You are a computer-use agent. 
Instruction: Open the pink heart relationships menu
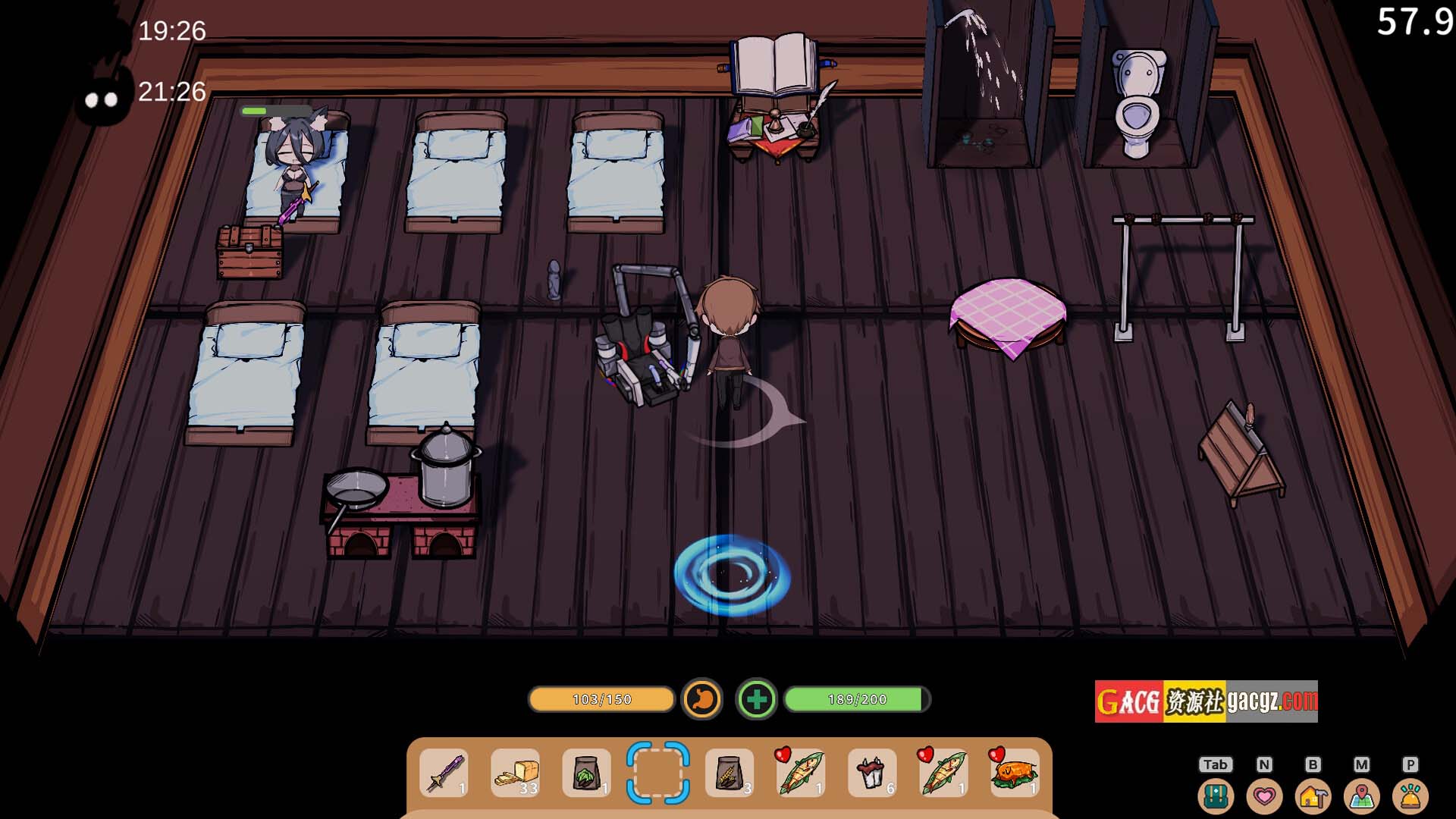coord(1264,796)
